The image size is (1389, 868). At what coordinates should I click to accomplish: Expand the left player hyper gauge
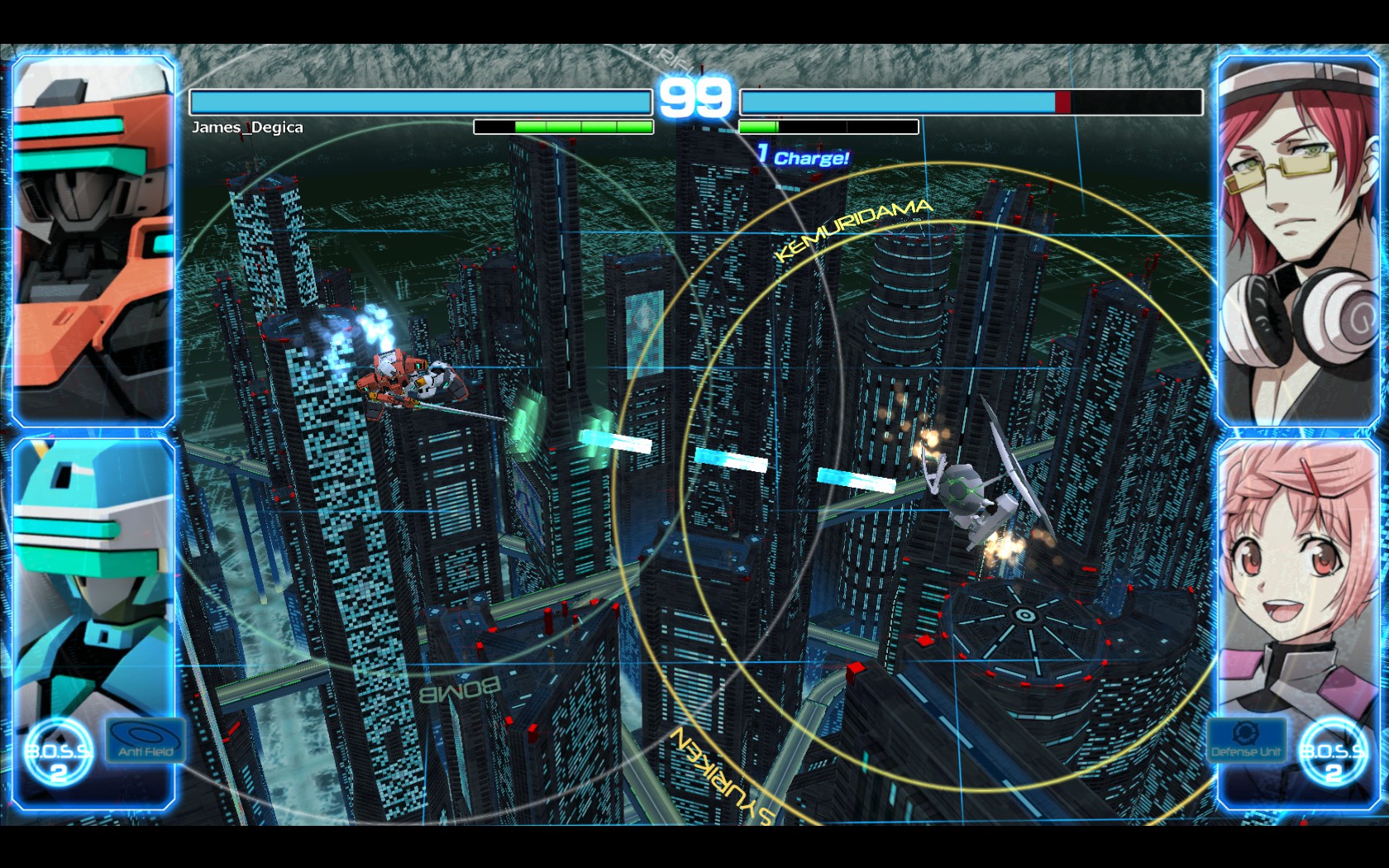coord(562,126)
